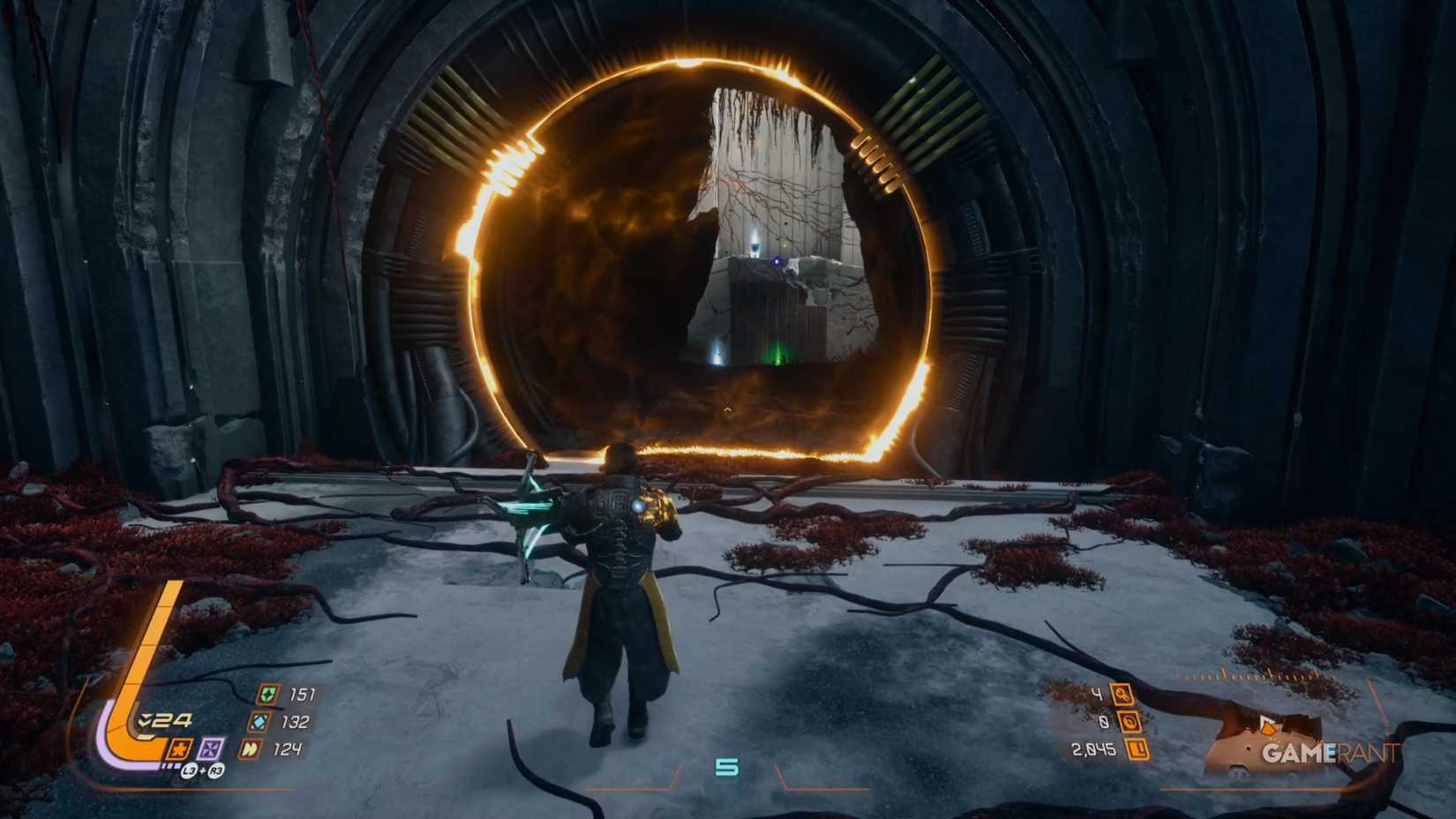Click the orange currency icon beside 2,045
This screenshot has width=1456, height=819.
click(x=1138, y=748)
